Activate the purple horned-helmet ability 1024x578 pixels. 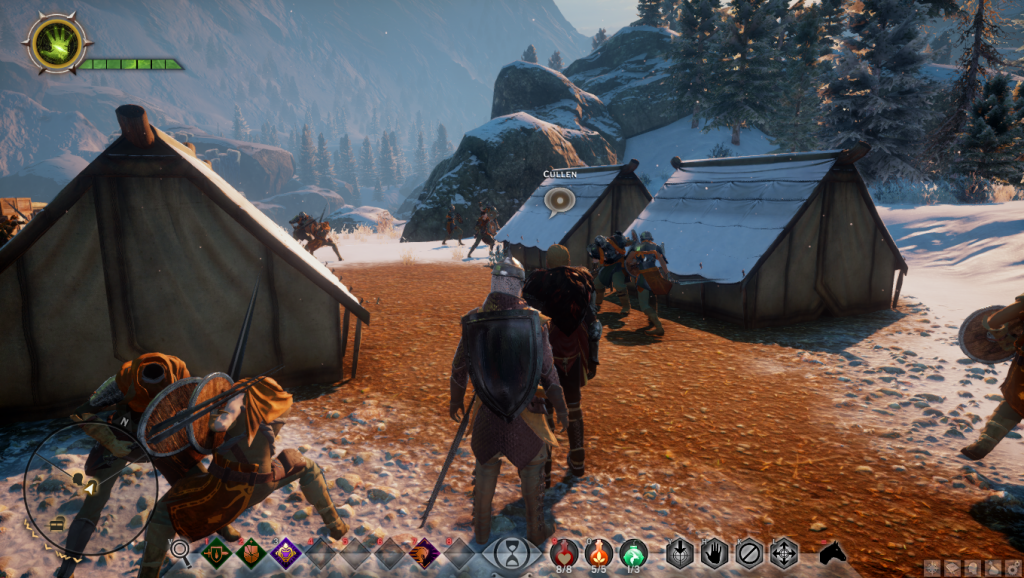(424, 552)
